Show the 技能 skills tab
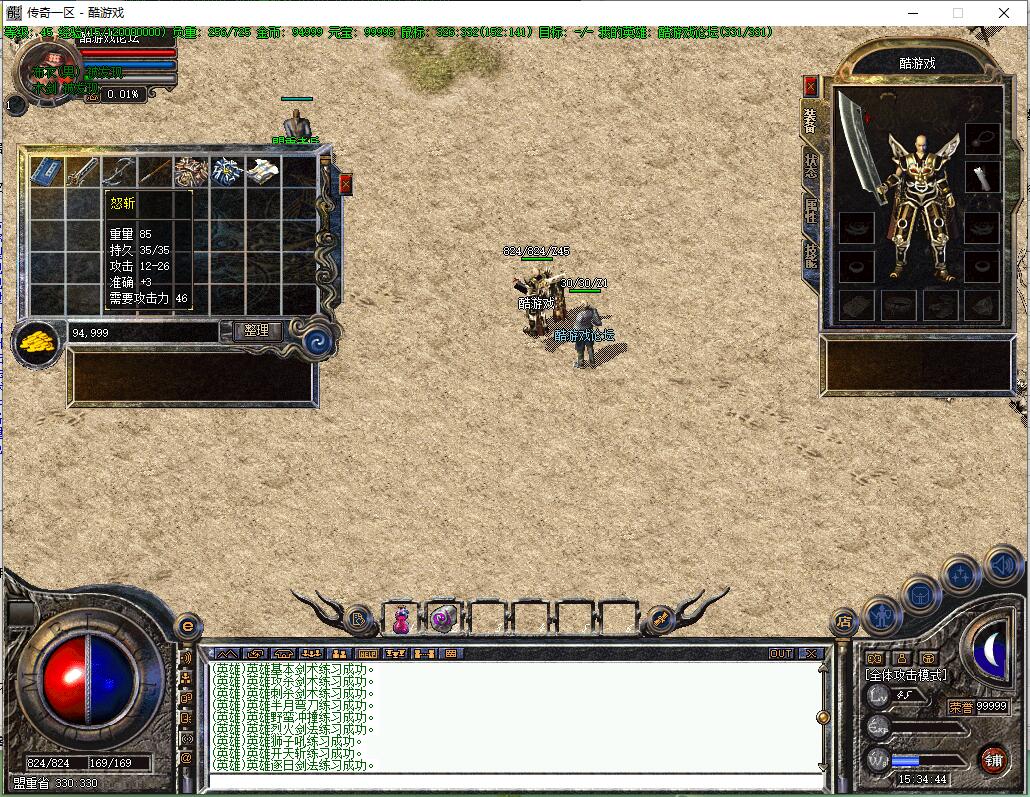Screen dimensions: 1030x797 810,255
